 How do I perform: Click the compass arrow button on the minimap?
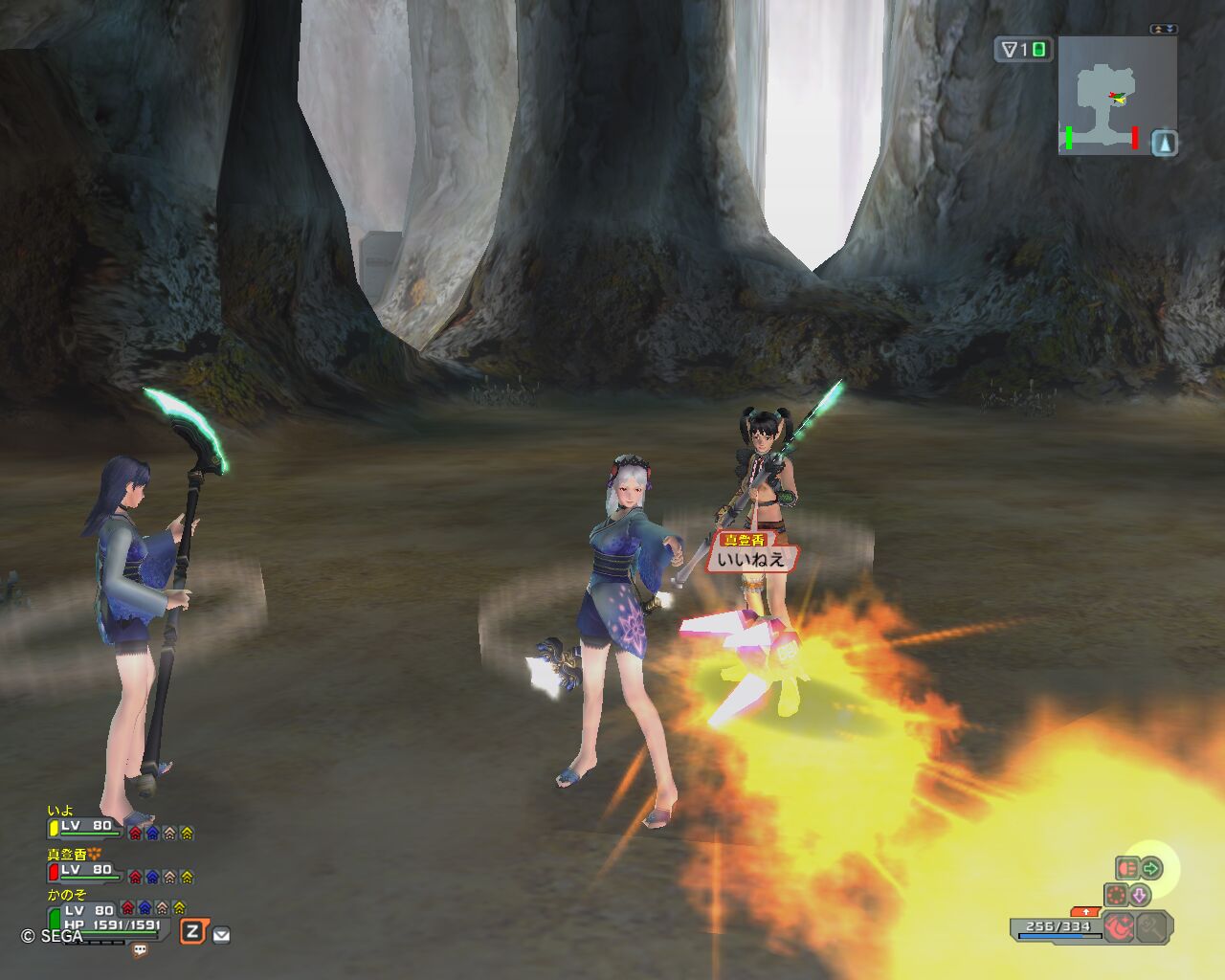pyautogui.click(x=1164, y=144)
